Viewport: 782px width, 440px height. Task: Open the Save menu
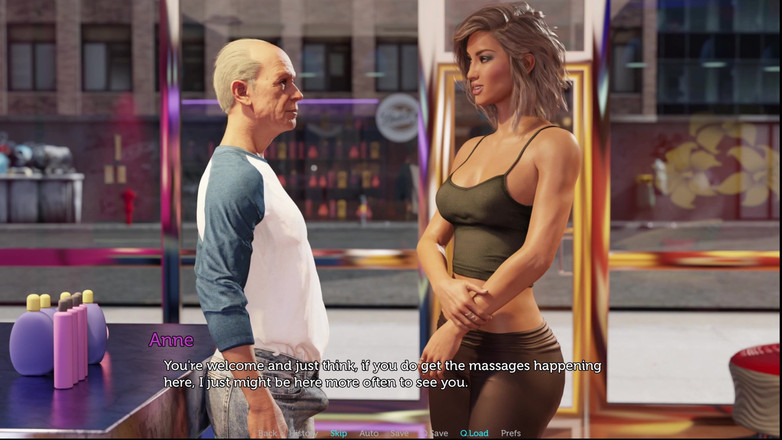coord(399,433)
